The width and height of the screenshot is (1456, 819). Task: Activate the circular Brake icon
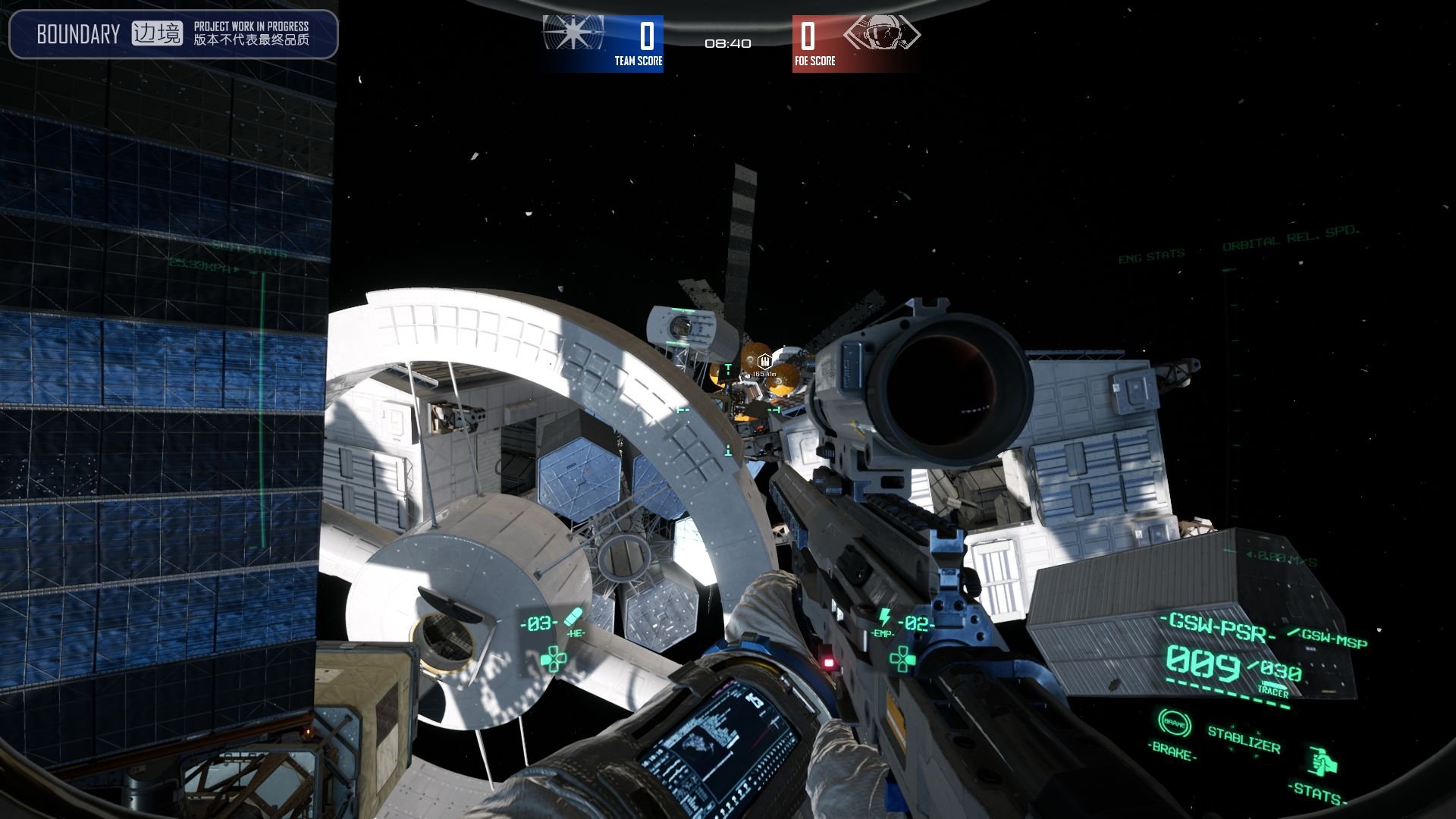[1174, 724]
